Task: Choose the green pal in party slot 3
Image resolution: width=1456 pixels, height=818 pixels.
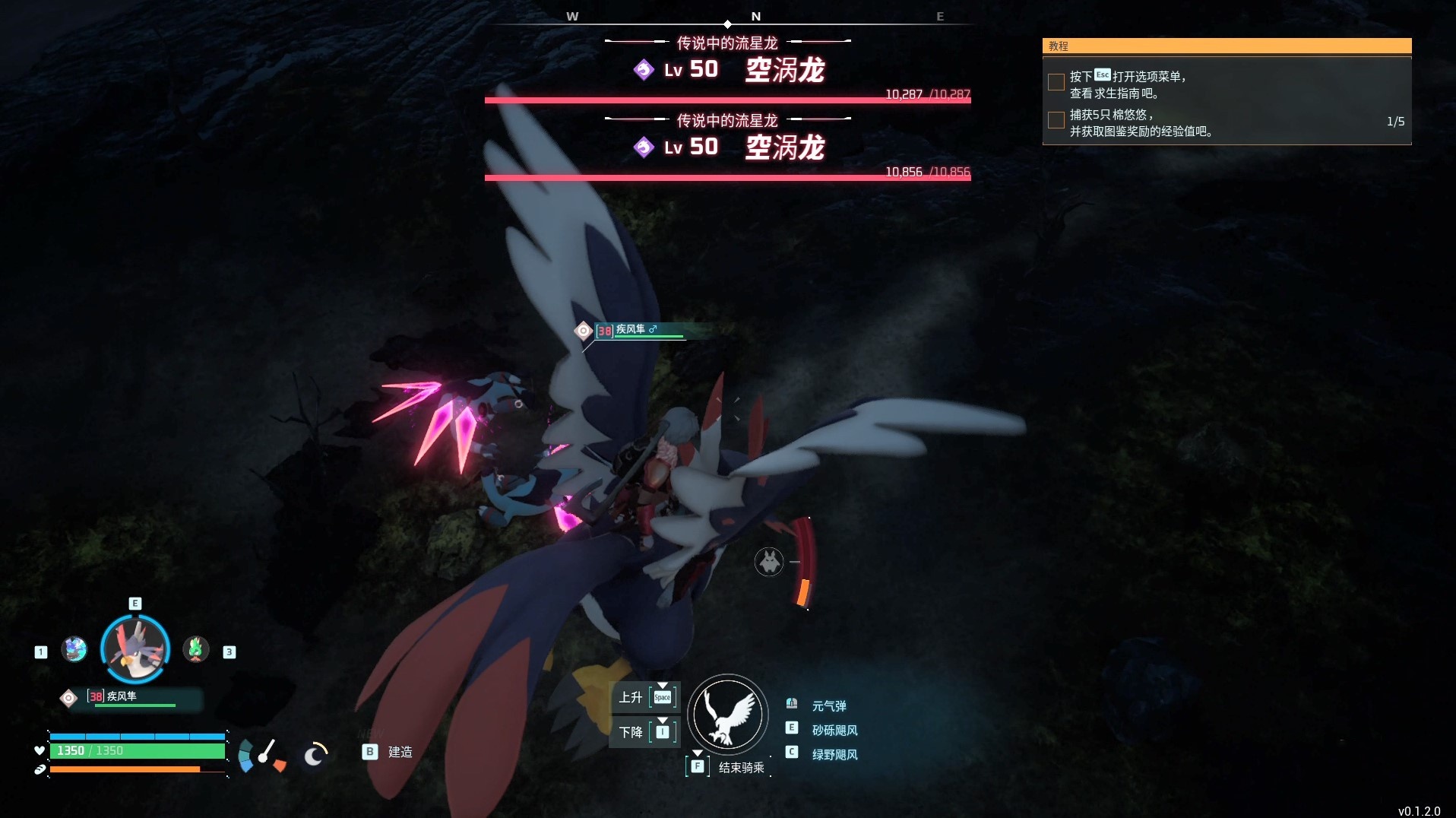Action: [195, 650]
